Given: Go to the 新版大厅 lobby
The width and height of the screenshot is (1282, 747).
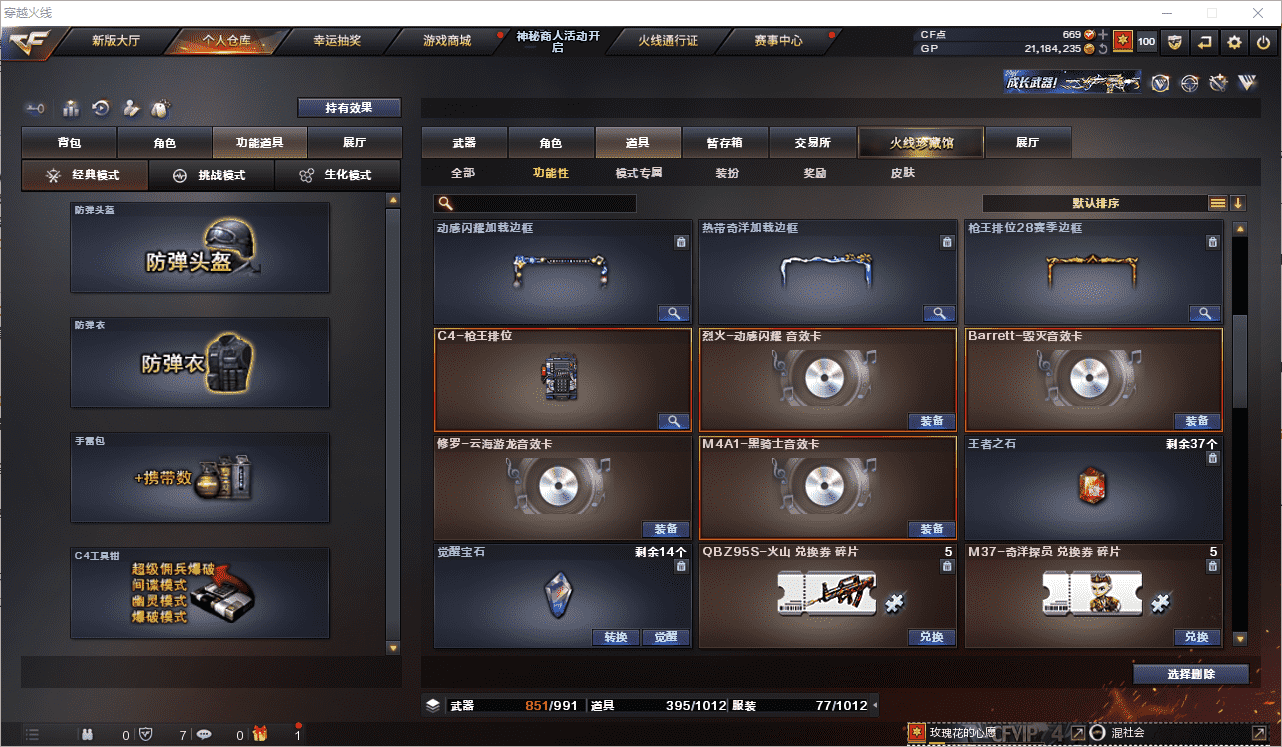Looking at the screenshot, I should coord(115,41).
